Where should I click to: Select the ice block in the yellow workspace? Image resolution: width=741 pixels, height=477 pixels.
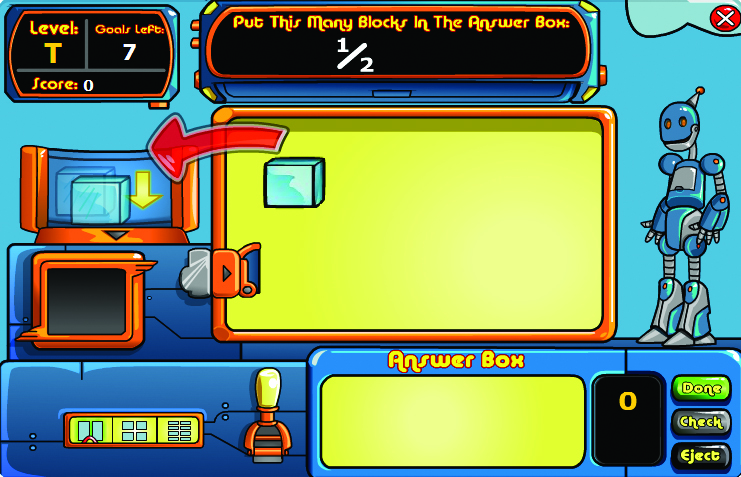pyautogui.click(x=294, y=182)
